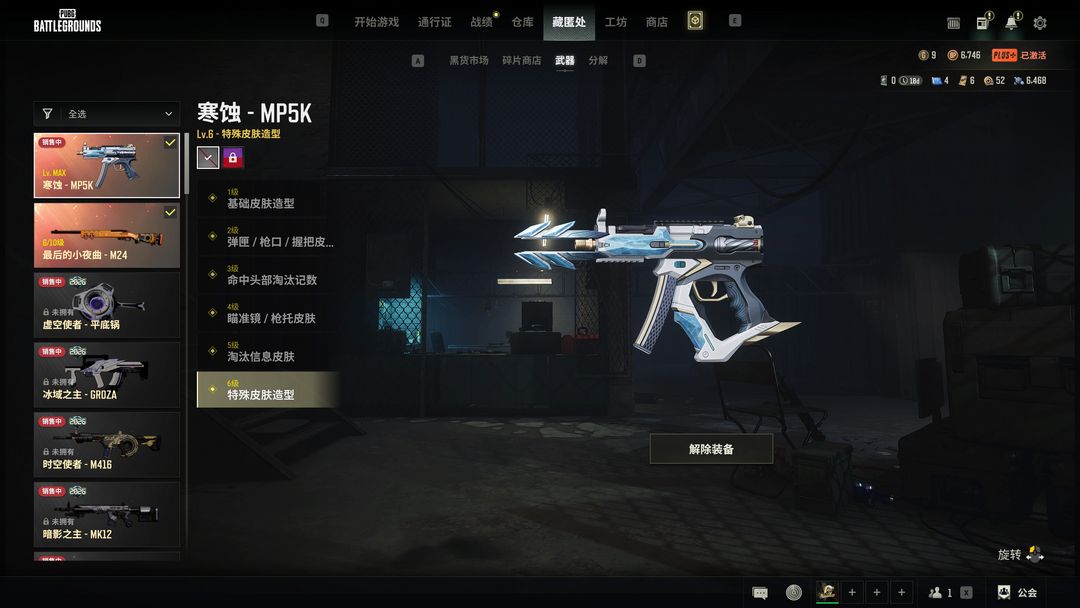Viewport: 1080px width, 608px height.
Task: Choose the 暗影之主 - MK12 skin
Action: pyautogui.click(x=107, y=515)
